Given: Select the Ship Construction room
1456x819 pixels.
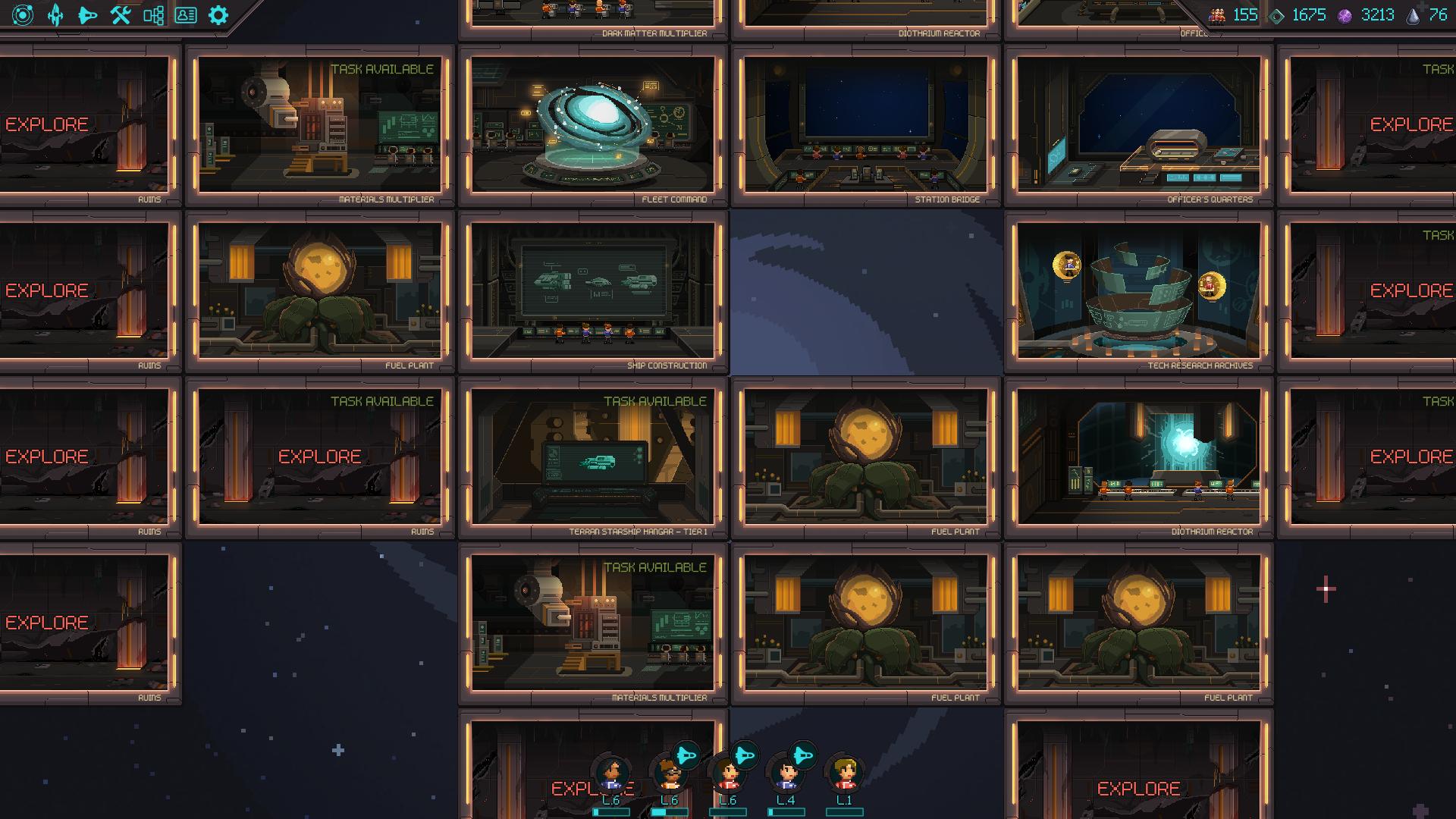Looking at the screenshot, I should 592,291.
